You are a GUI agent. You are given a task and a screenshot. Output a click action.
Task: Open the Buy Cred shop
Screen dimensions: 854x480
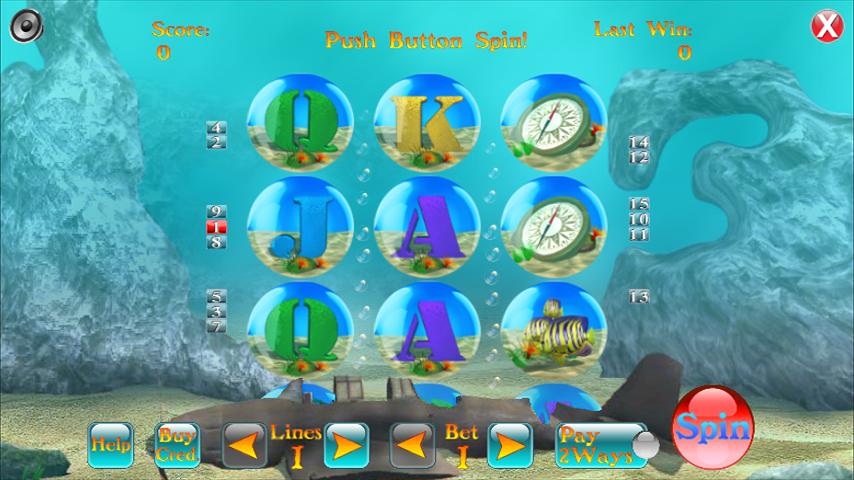(177, 445)
